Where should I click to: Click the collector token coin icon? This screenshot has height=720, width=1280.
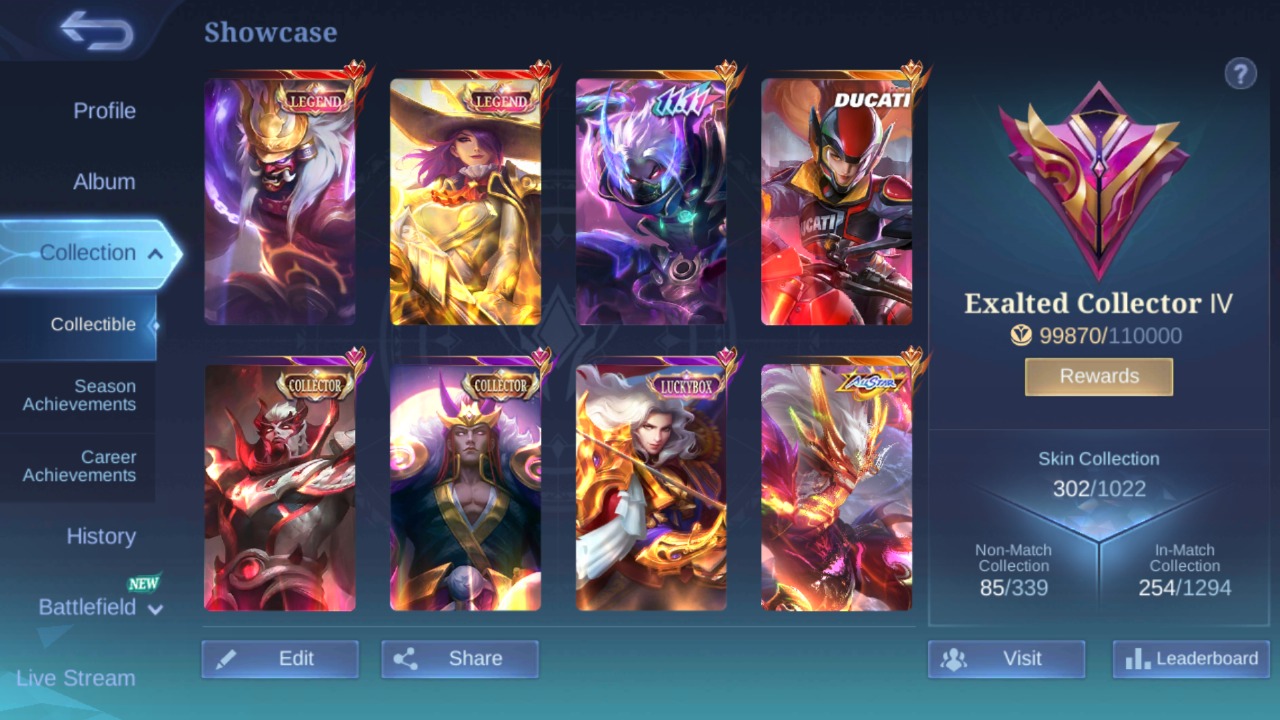pyautogui.click(x=1020, y=336)
